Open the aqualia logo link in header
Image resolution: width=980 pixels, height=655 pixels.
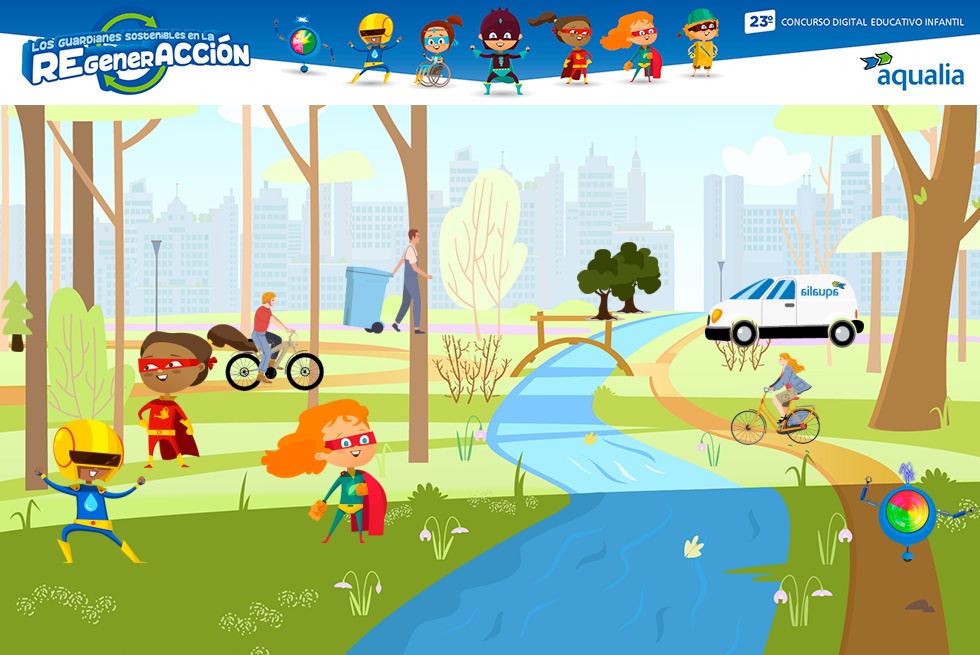(x=911, y=71)
